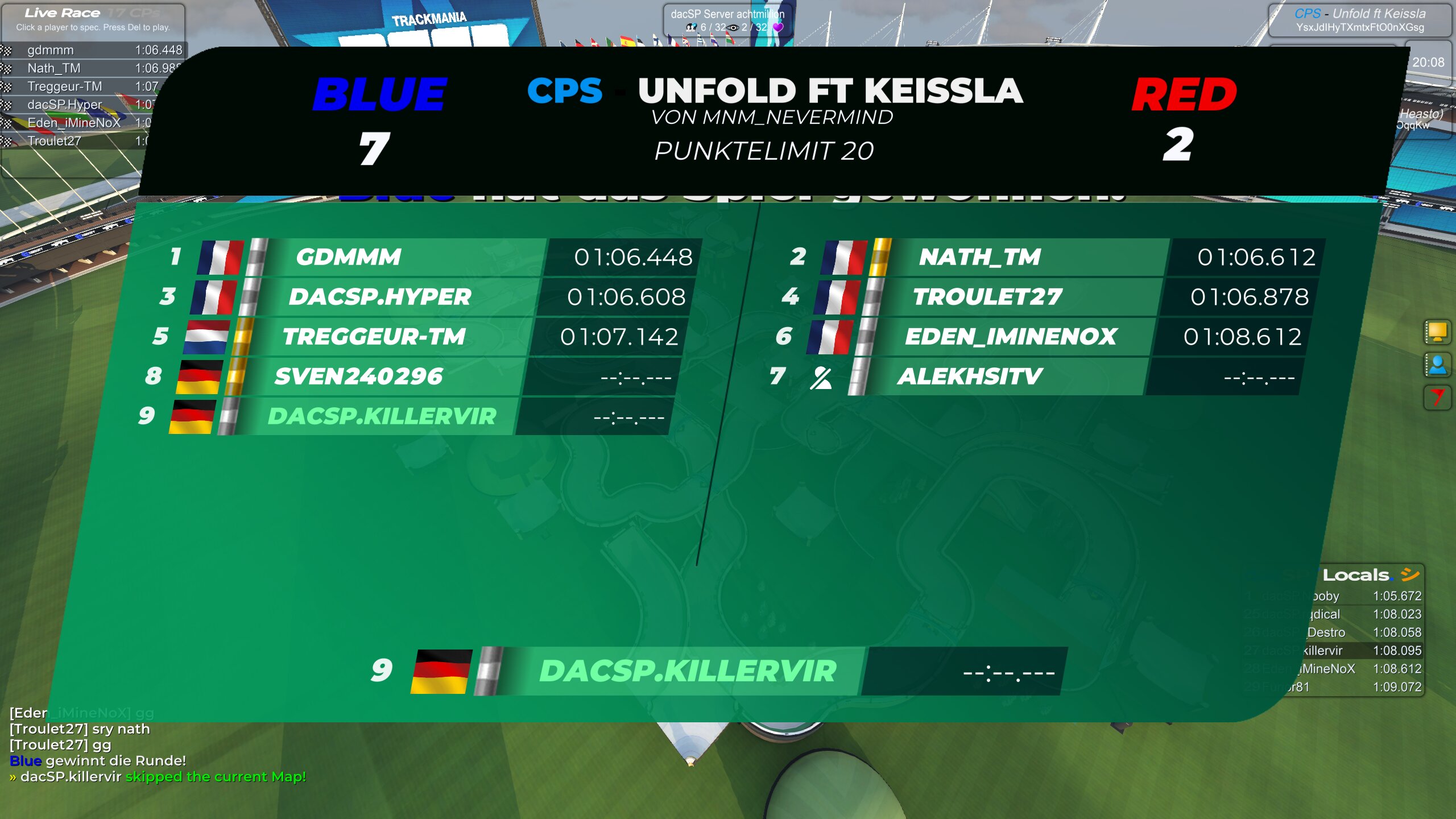Select ALEKHSITV row on the scoreboard
Image resolution: width=1456 pixels, height=819 pixels.
970,377
